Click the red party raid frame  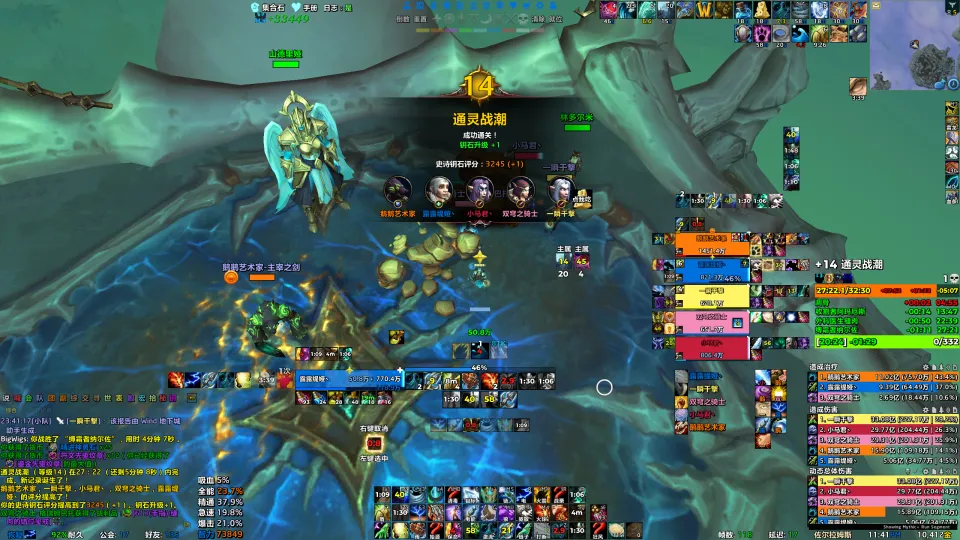coord(714,348)
